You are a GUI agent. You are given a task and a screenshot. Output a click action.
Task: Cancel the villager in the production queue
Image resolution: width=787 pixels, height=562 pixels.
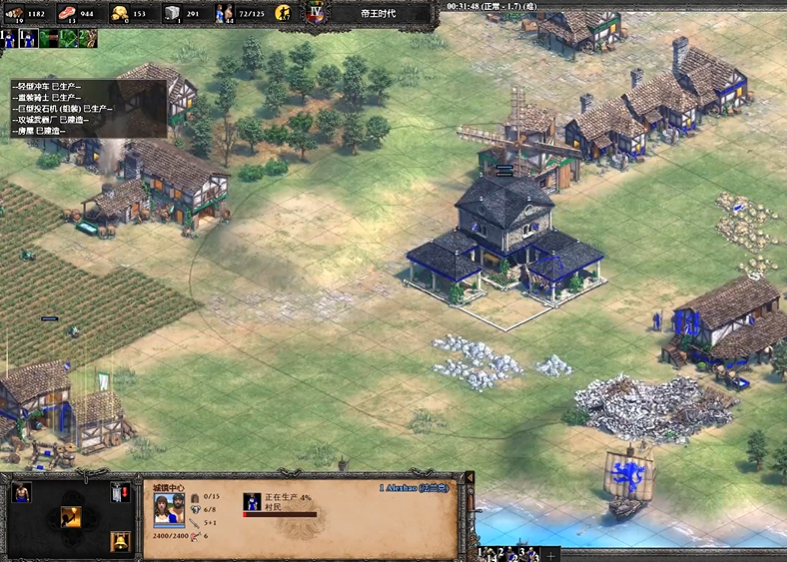pyautogui.click(x=252, y=501)
